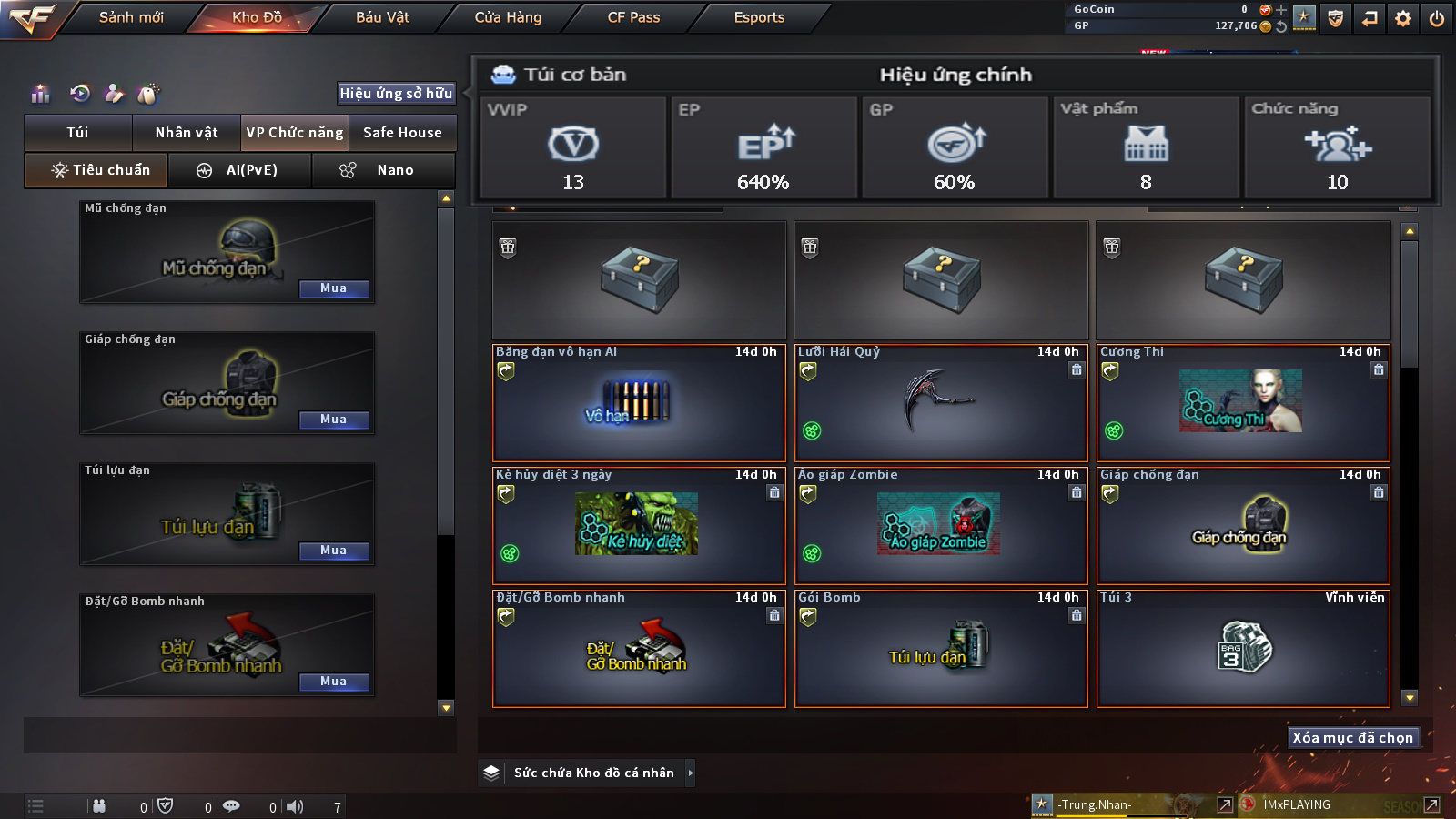Image resolution: width=1456 pixels, height=819 pixels.
Task: Click Mua for Túi lựu đạn
Action: [x=334, y=551]
